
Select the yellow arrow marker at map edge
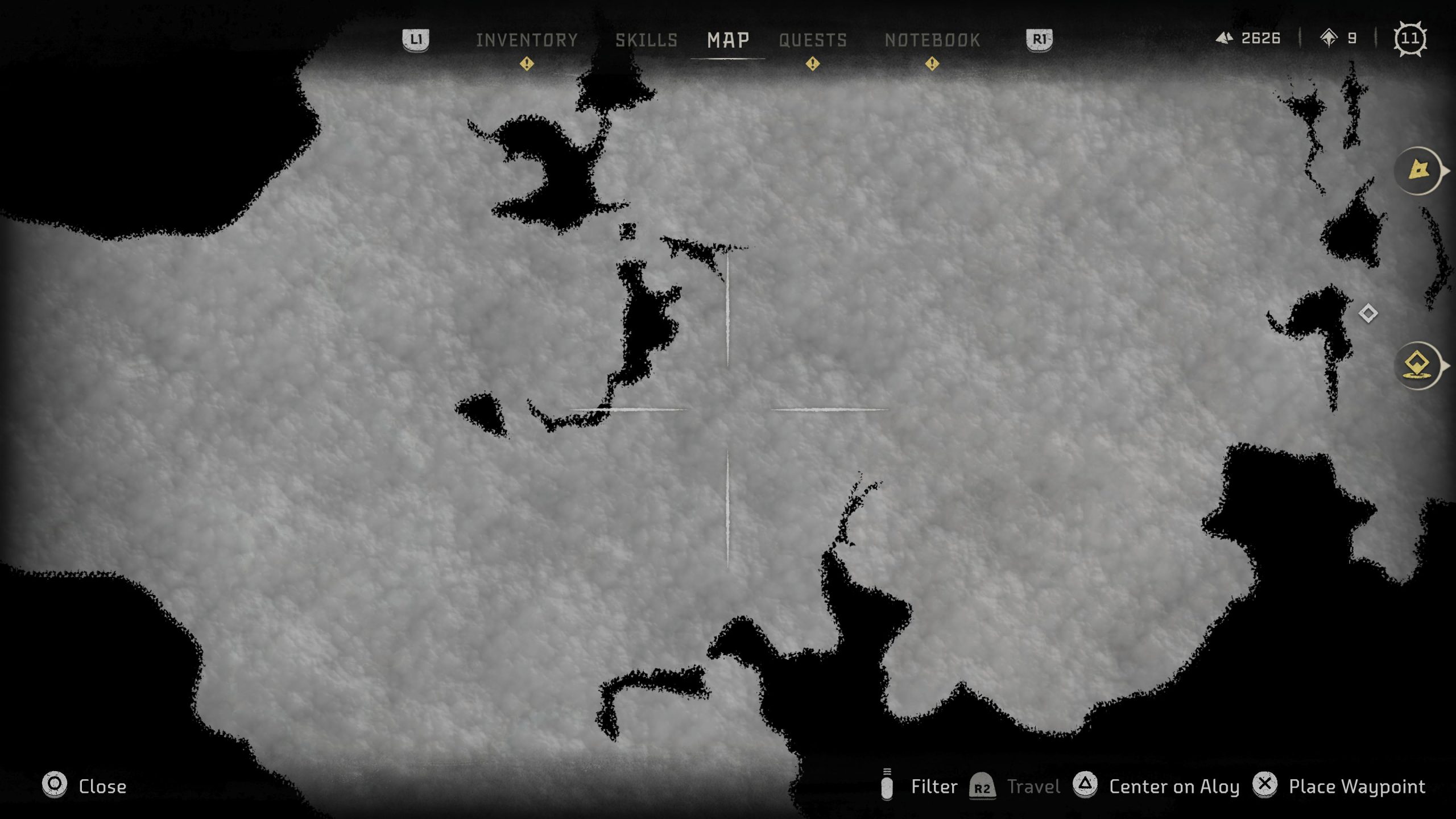coord(1418,170)
